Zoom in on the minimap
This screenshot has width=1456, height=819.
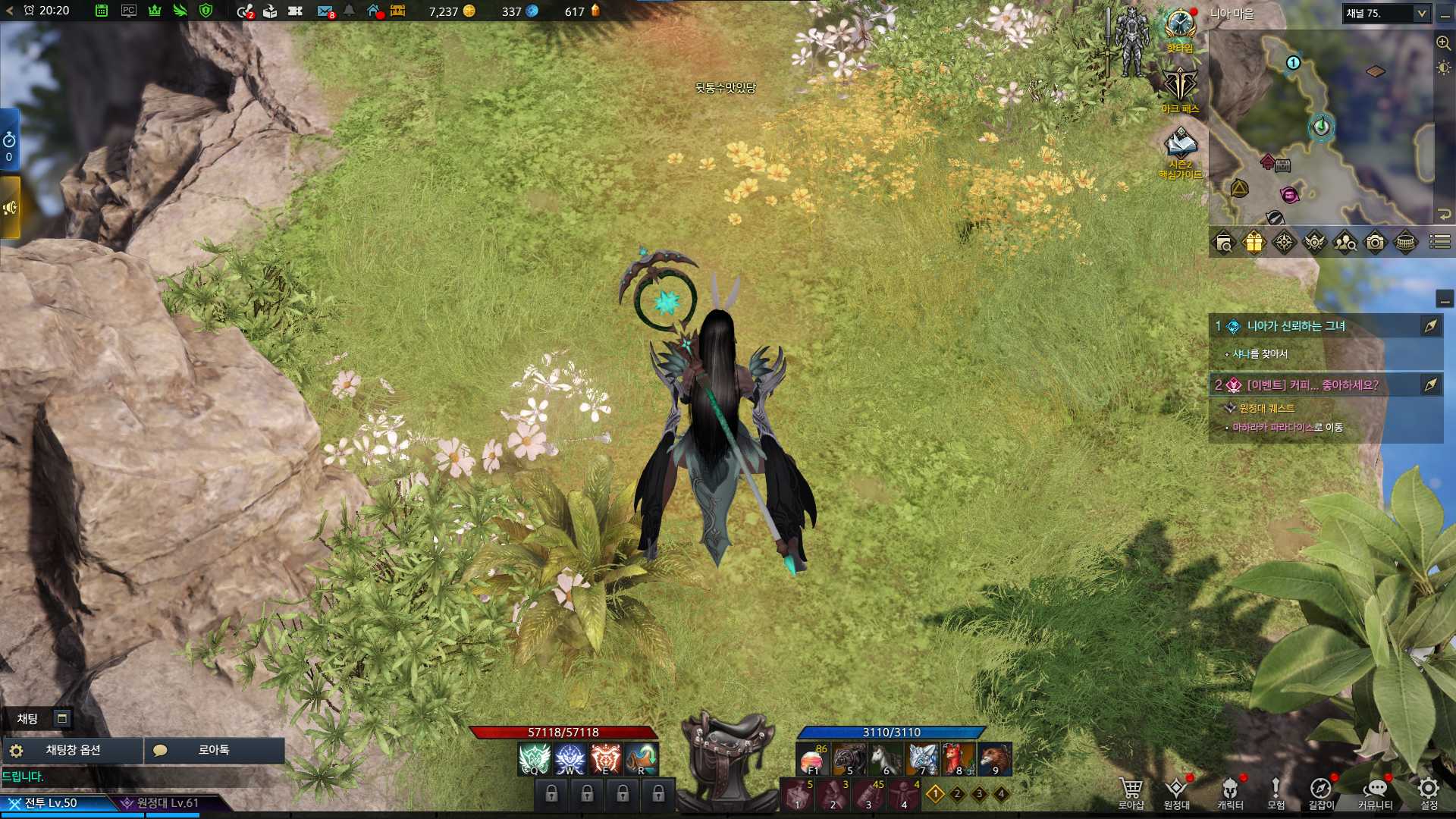tap(1443, 43)
